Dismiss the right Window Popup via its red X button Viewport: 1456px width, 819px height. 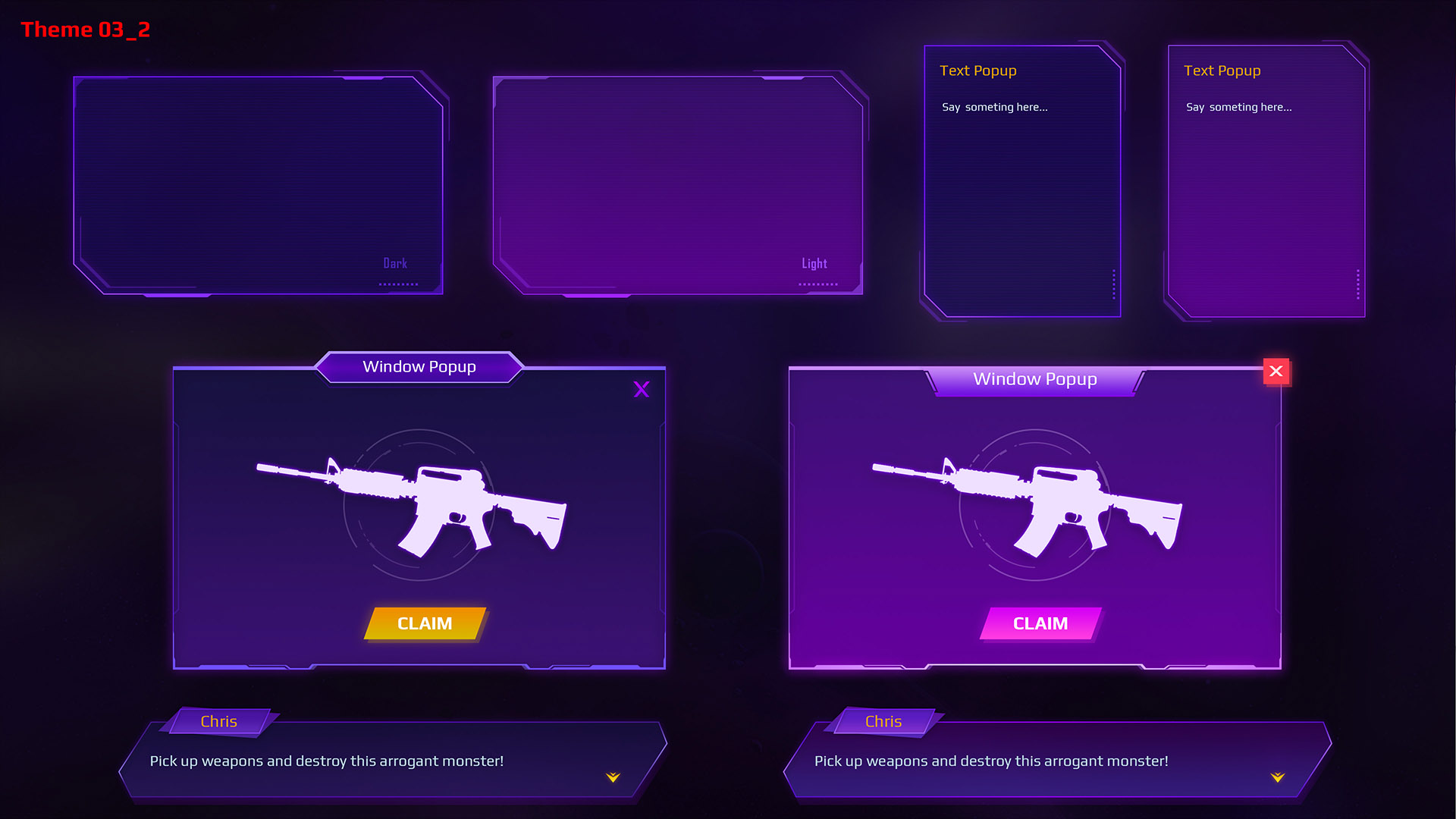(x=1277, y=372)
